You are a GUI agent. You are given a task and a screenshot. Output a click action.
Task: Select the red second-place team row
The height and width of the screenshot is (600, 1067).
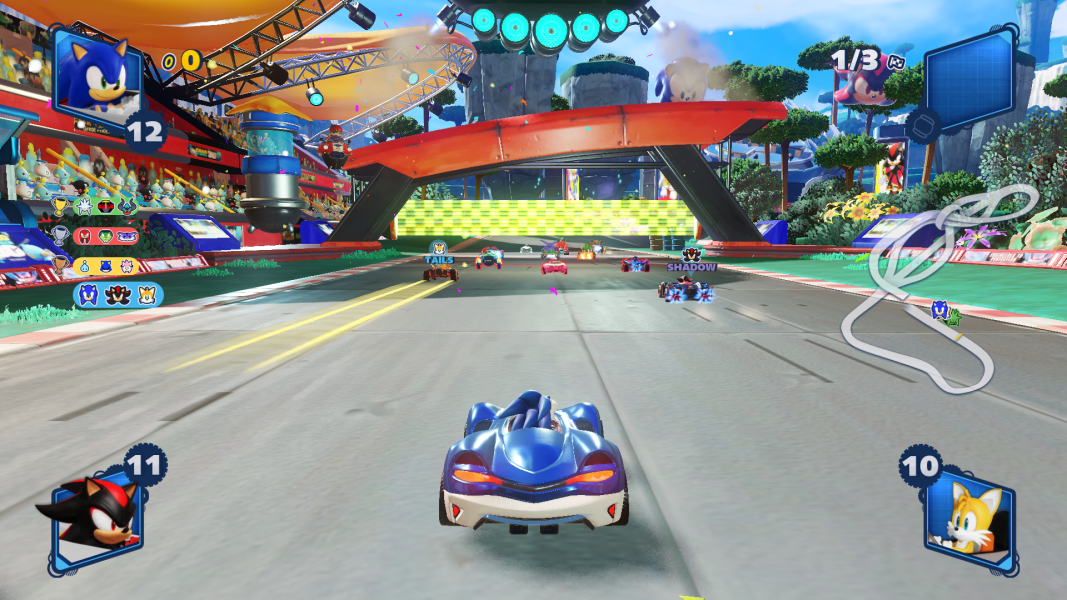point(106,236)
